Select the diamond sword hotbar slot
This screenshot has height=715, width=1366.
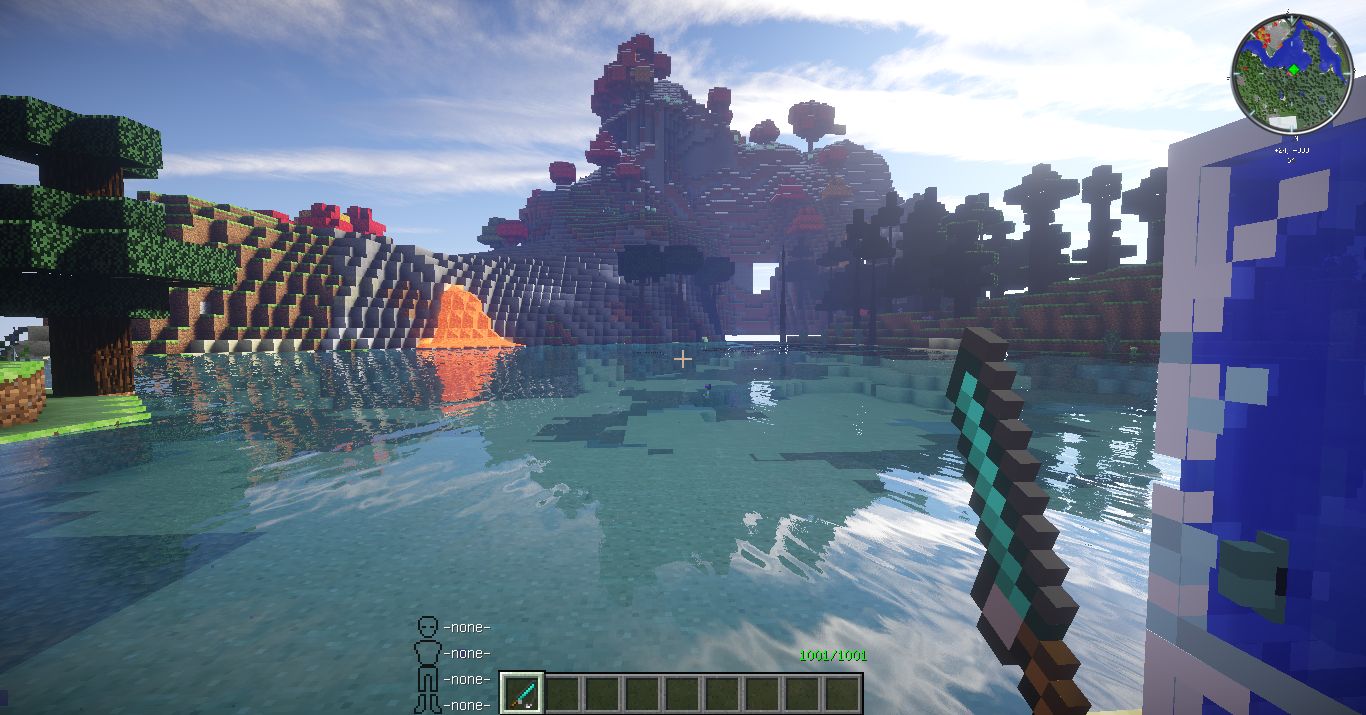tap(522, 692)
